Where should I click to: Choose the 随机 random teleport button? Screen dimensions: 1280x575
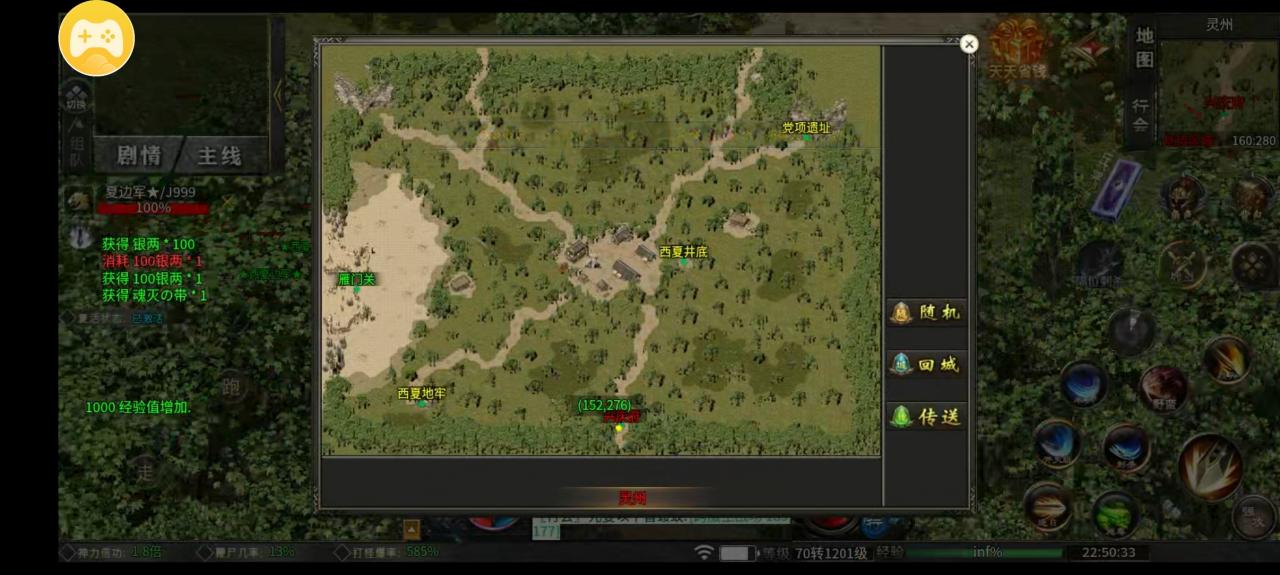point(925,313)
